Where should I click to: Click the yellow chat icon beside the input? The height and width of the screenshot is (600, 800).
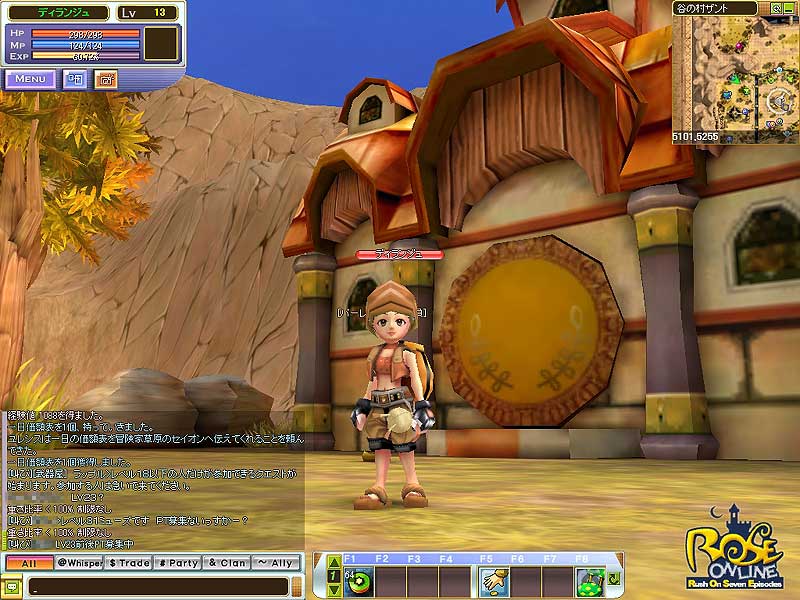tap(12, 586)
